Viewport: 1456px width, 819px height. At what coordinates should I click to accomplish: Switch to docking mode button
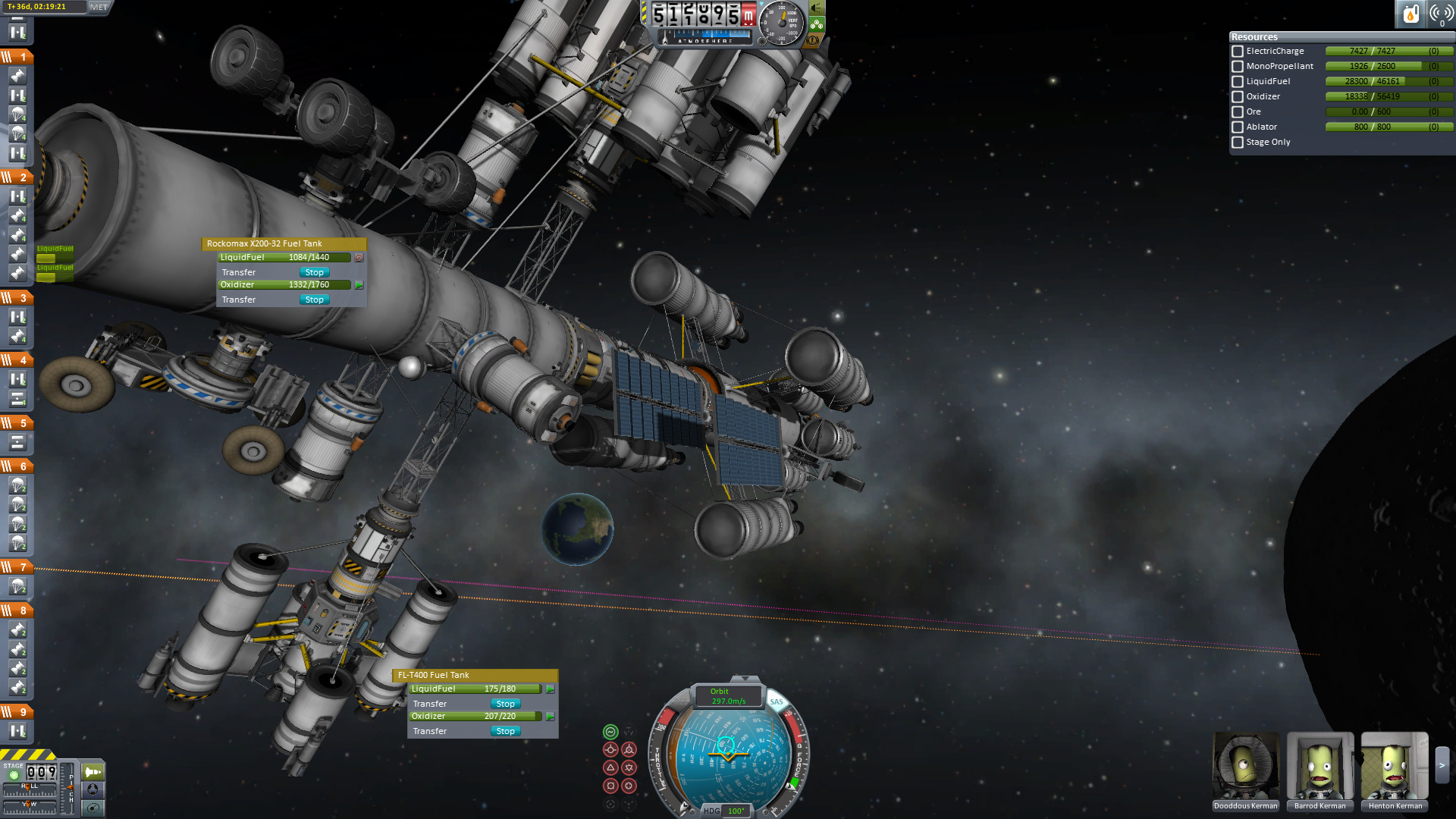93,789
